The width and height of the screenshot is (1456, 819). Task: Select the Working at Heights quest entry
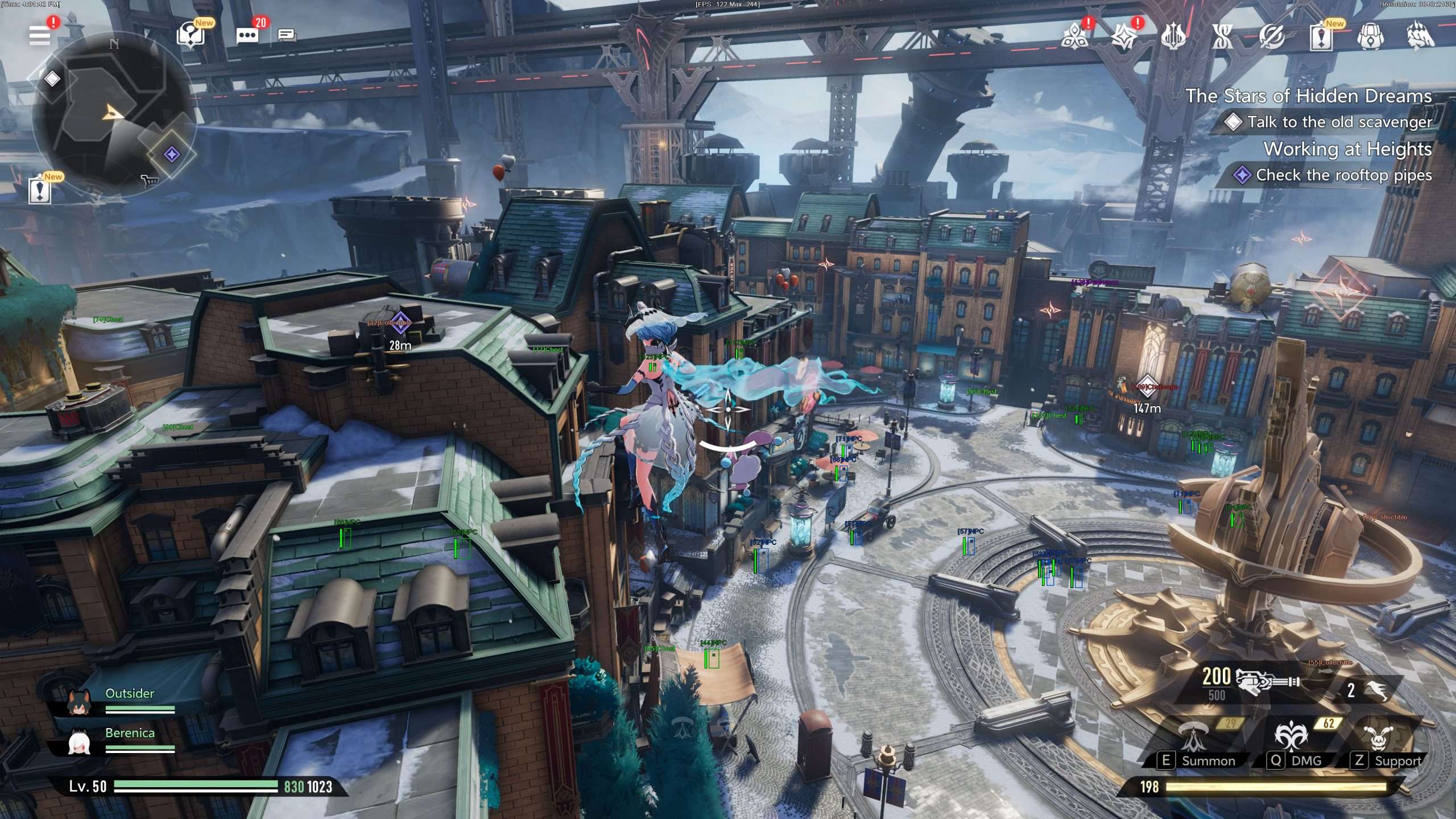[x=1347, y=149]
